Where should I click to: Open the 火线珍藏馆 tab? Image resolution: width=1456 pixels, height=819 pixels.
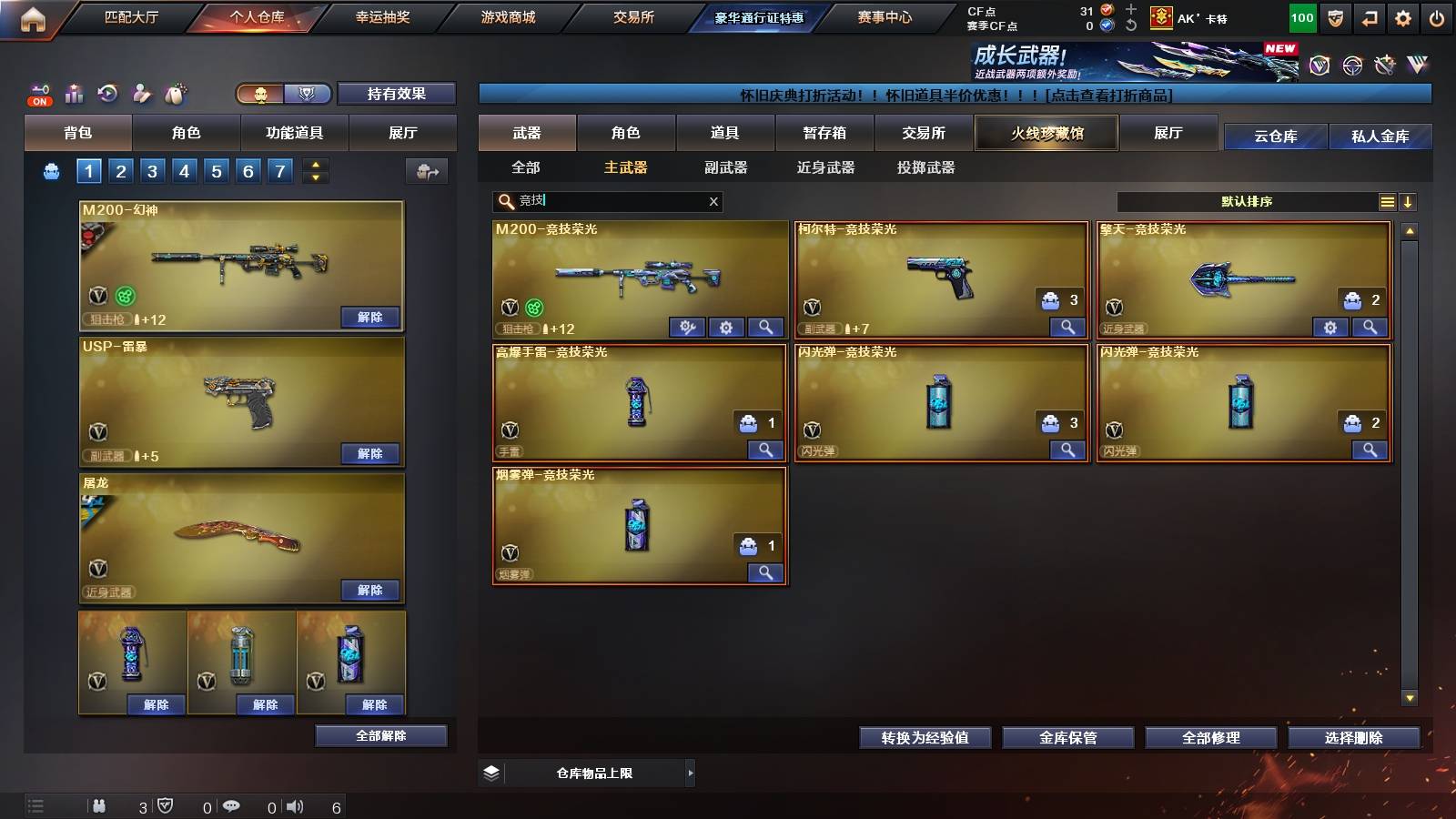coord(1046,133)
